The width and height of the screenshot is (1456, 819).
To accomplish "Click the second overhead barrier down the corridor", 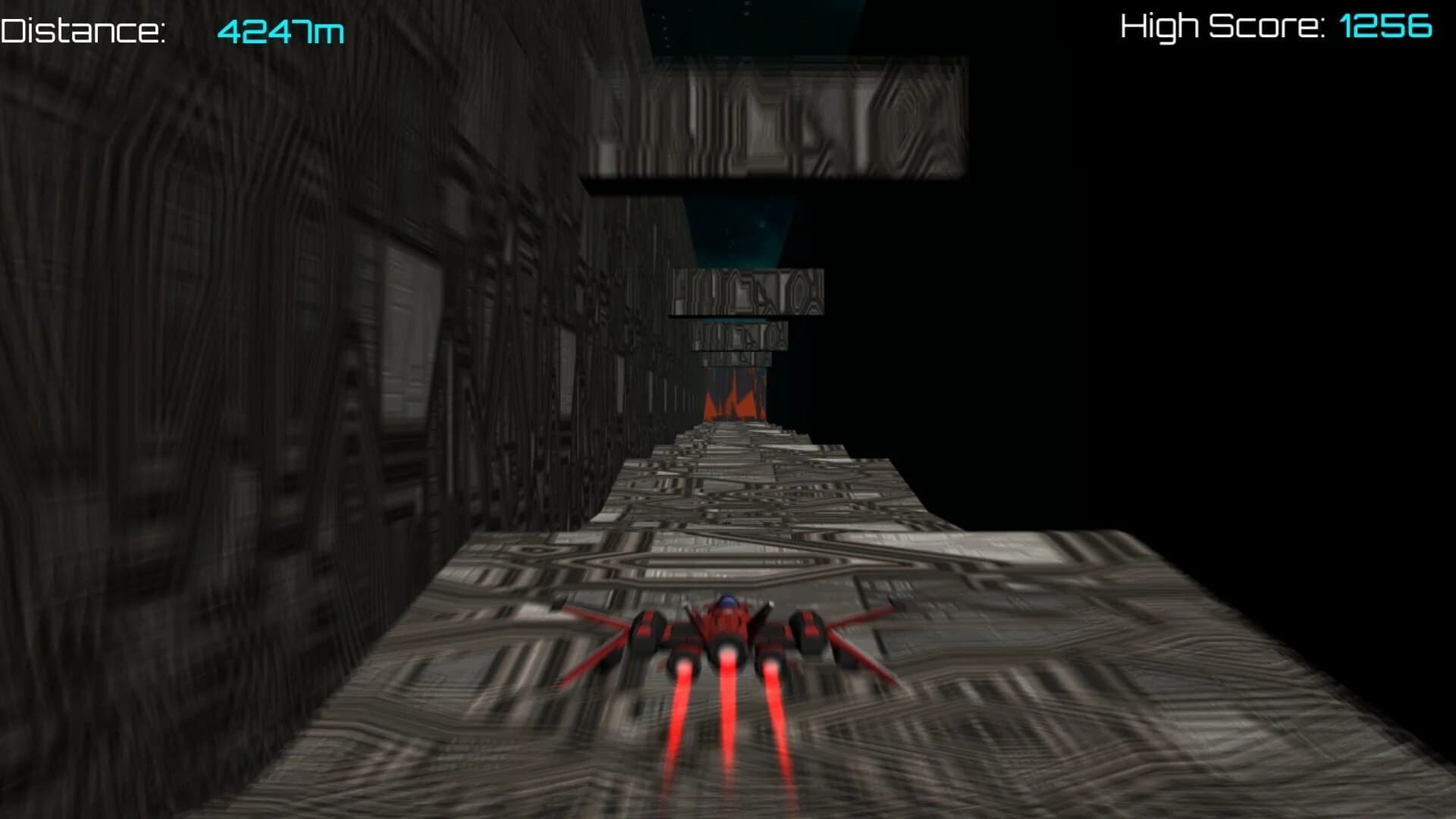I will click(x=747, y=292).
